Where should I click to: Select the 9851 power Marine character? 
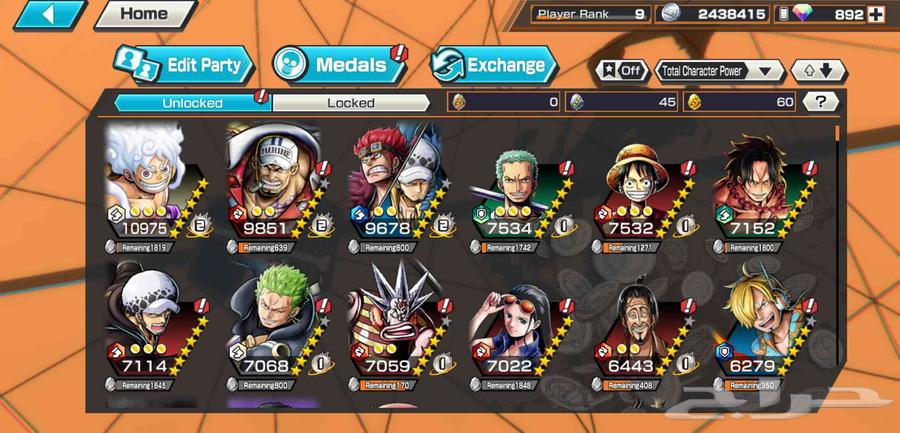272,185
